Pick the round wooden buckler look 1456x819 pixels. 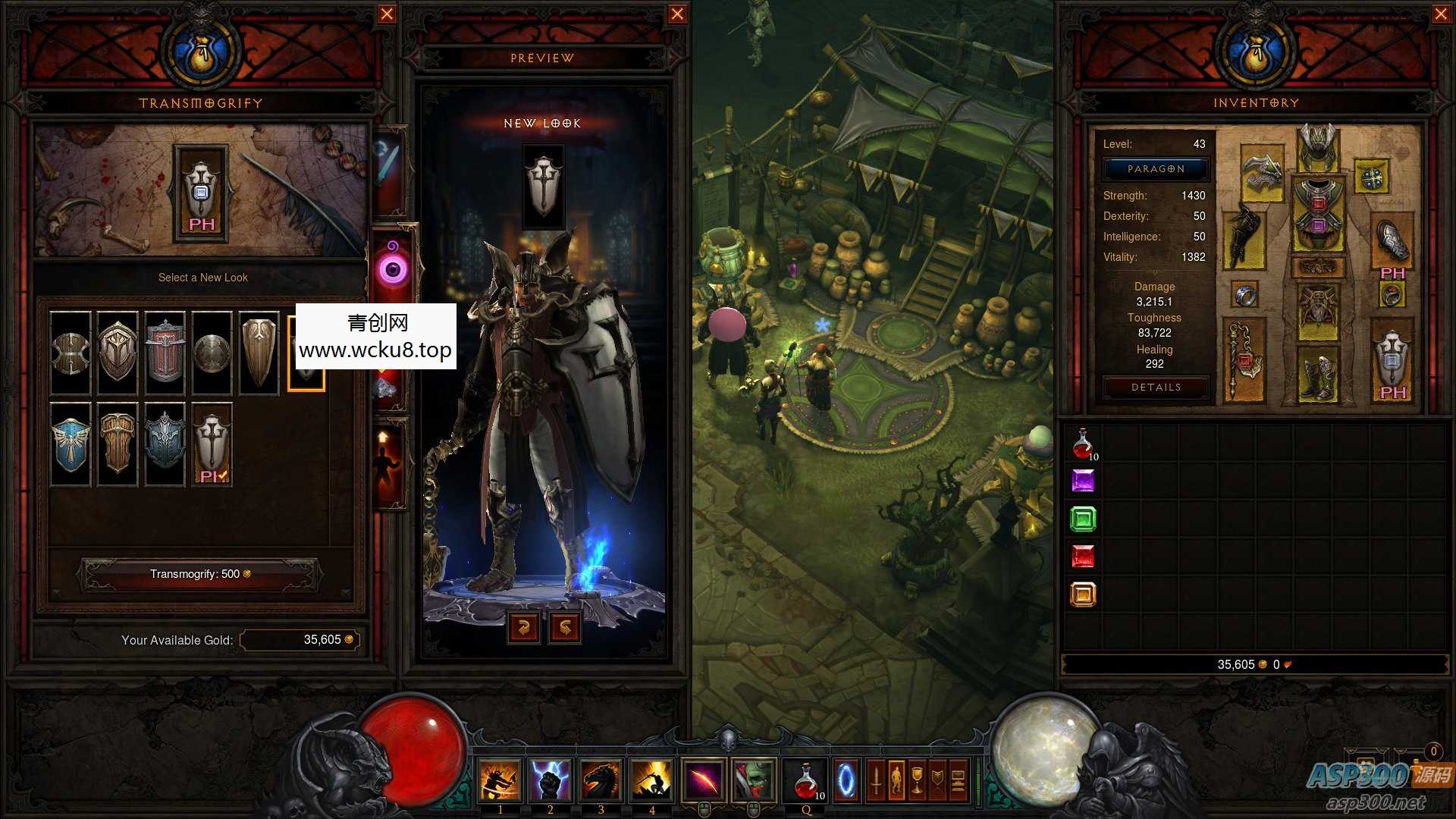click(x=212, y=353)
